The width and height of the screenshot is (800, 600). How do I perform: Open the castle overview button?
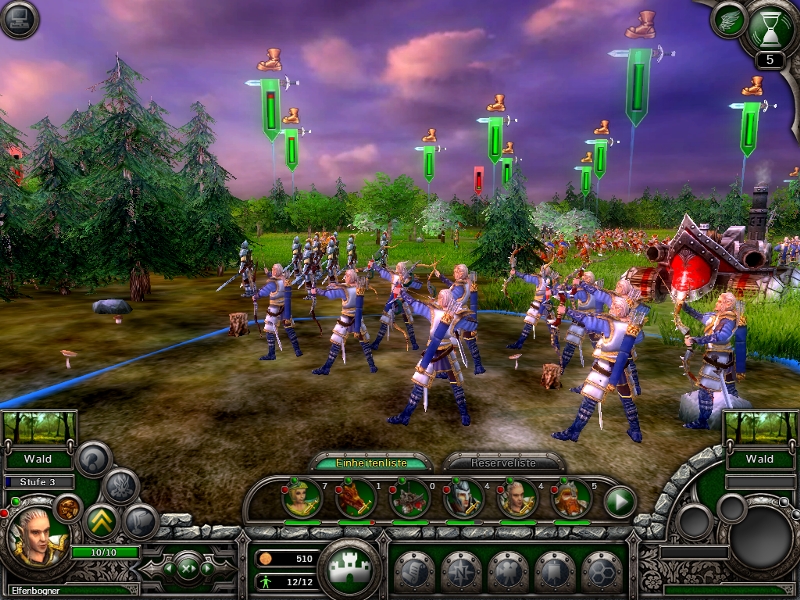349,568
